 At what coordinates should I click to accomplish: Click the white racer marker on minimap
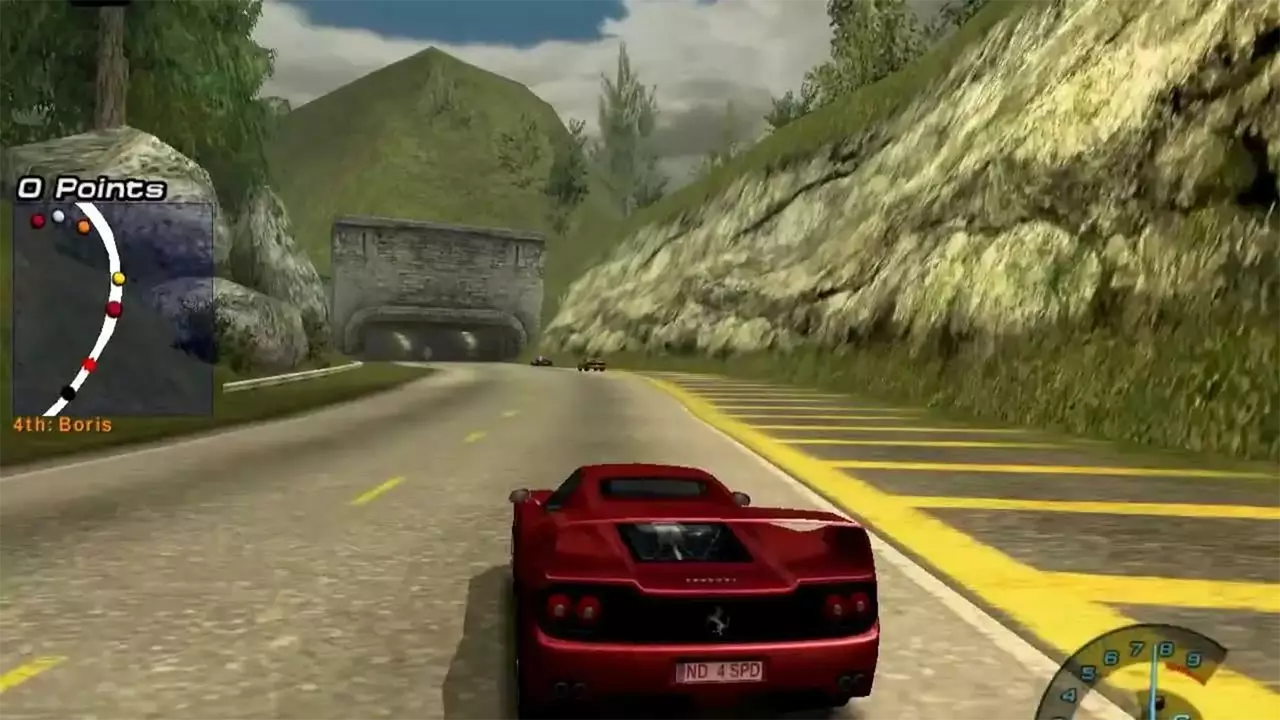[x=58, y=217]
